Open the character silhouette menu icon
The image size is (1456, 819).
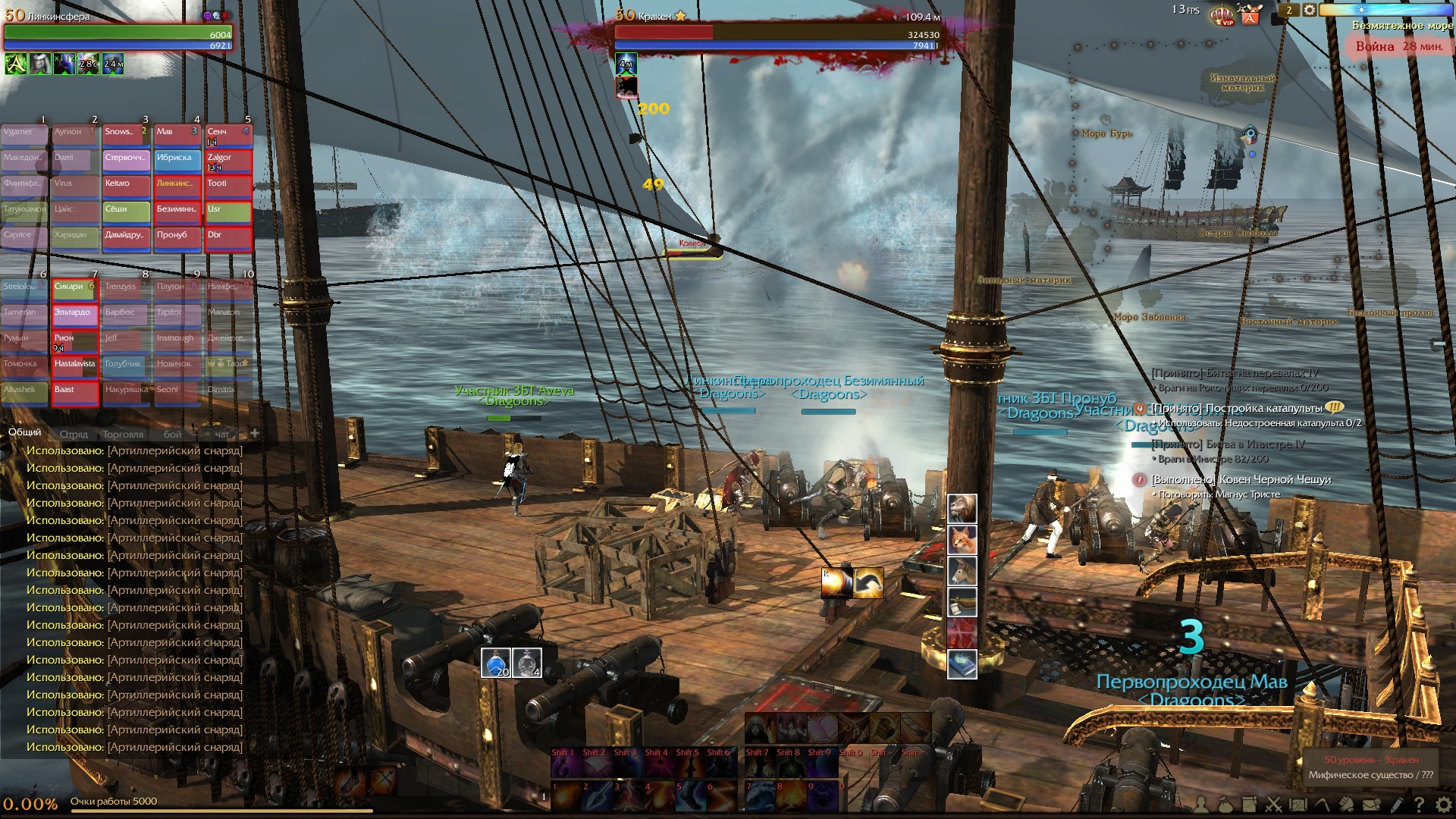1201,805
